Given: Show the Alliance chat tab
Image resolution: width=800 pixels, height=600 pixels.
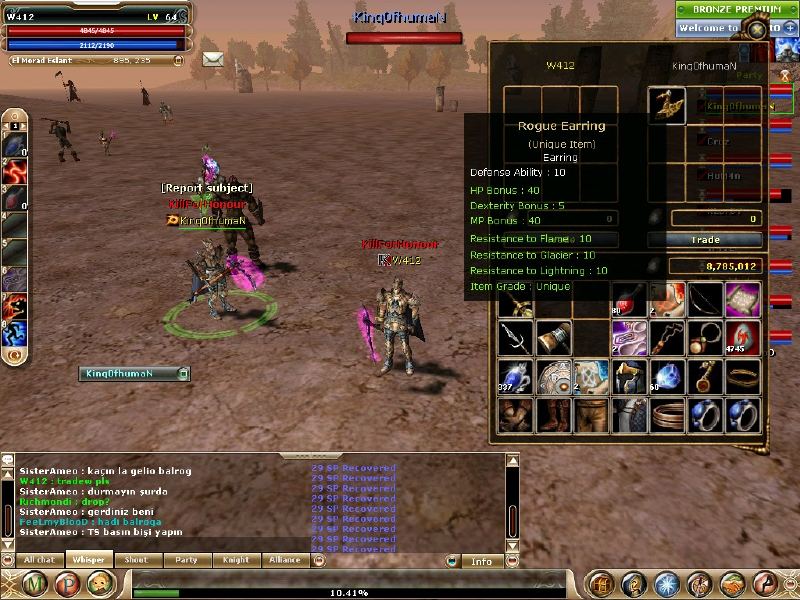Looking at the screenshot, I should click(285, 561).
